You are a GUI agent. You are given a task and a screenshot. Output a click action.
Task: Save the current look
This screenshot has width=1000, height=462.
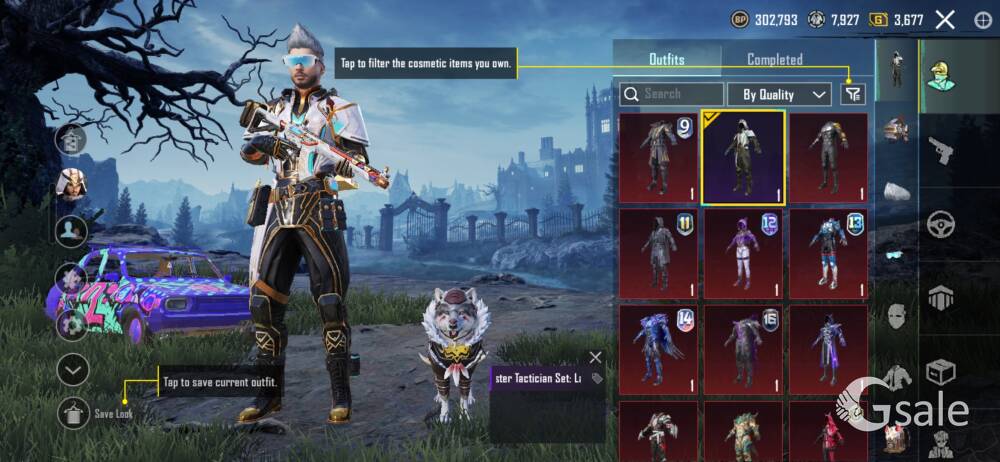pyautogui.click(x=73, y=412)
